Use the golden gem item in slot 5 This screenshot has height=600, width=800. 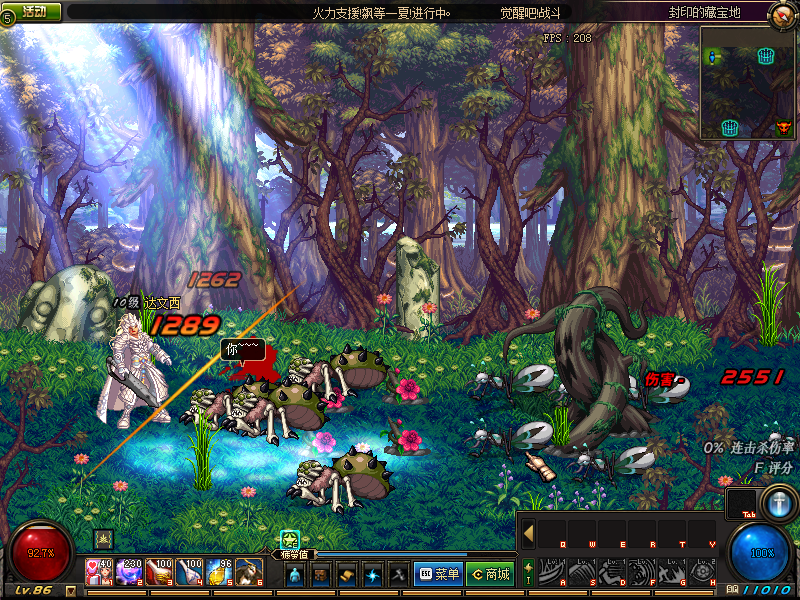219,573
